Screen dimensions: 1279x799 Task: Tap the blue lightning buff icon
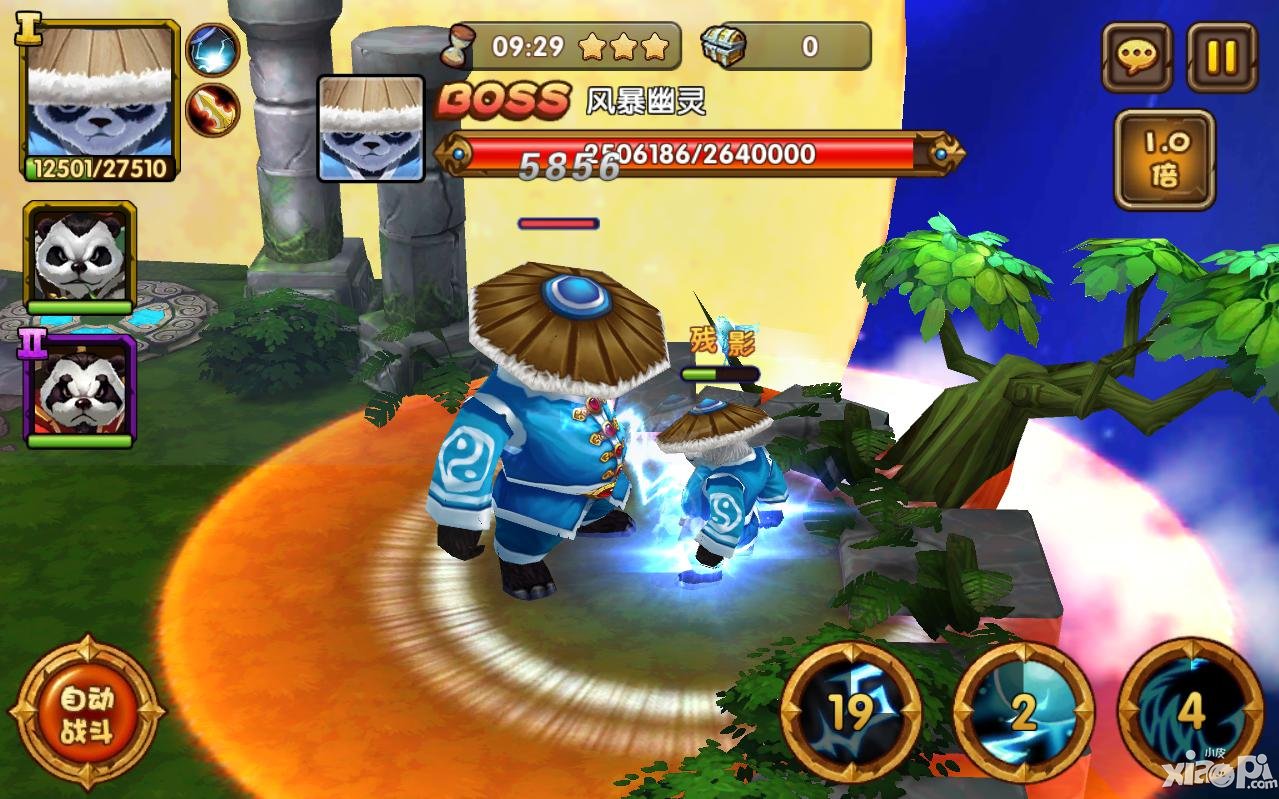[x=213, y=50]
